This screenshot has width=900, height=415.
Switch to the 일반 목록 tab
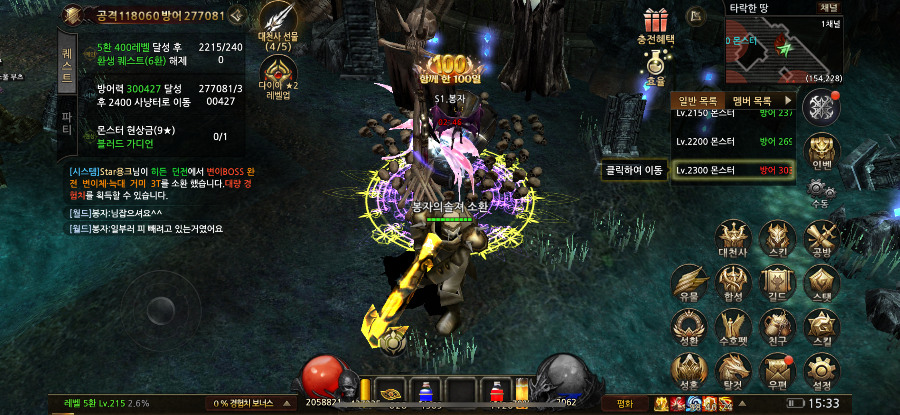[698, 101]
